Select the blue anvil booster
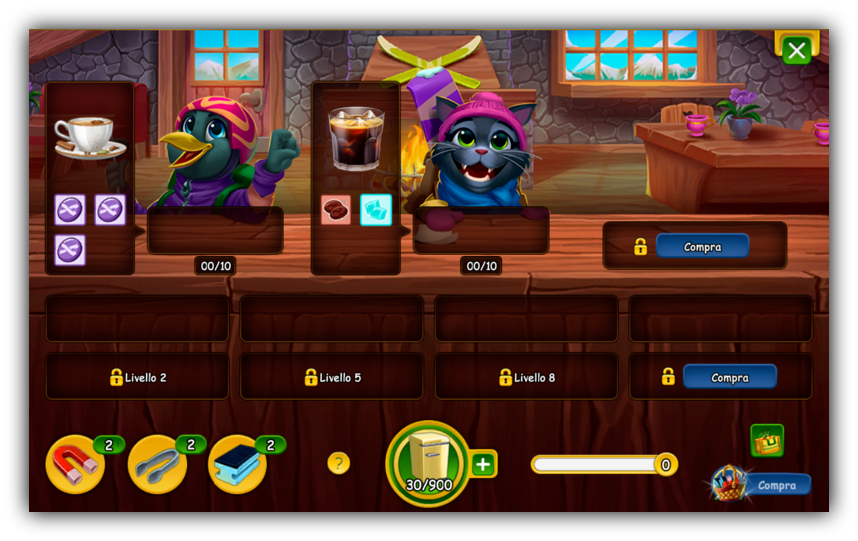 [237, 464]
